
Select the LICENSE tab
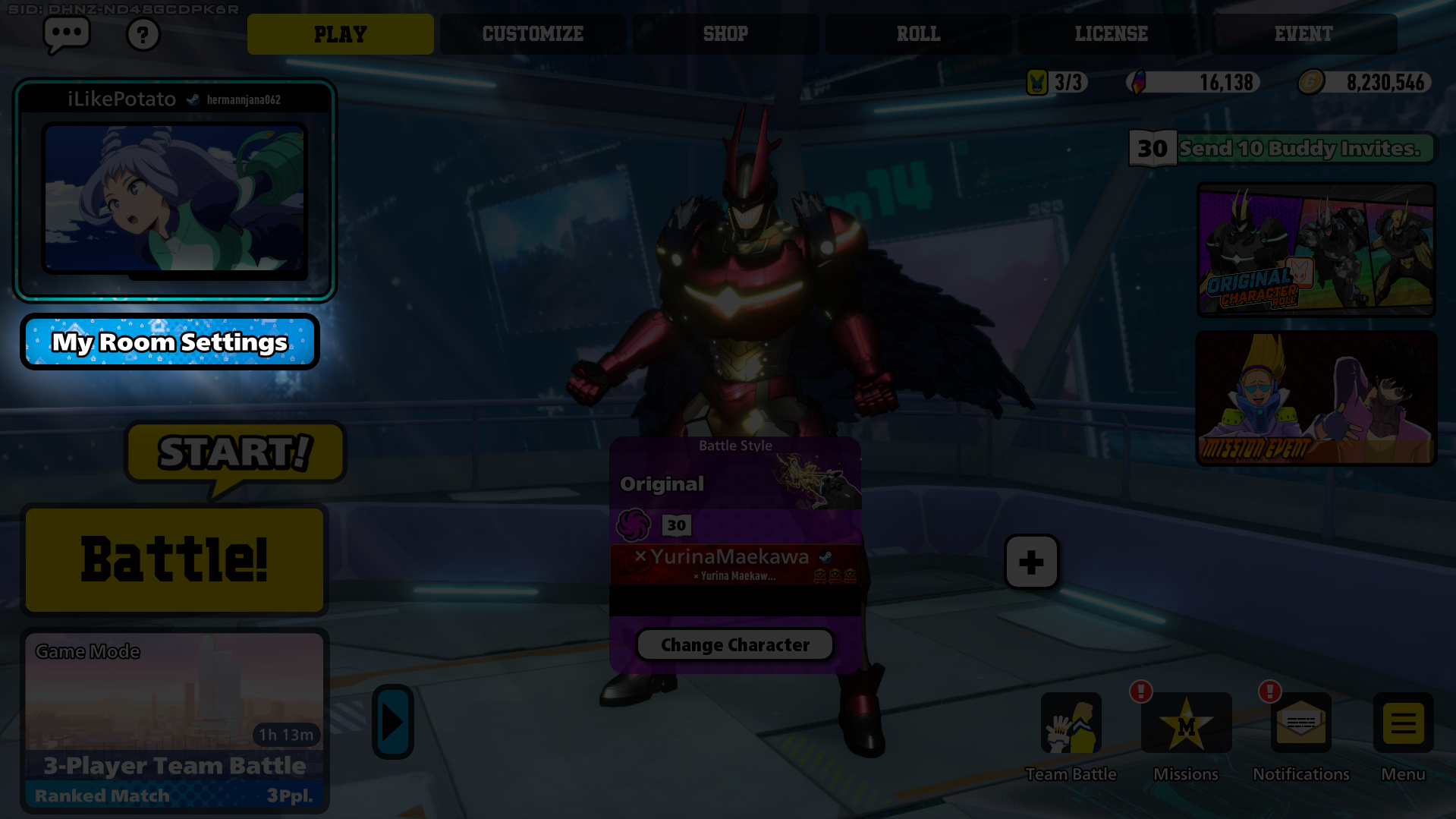[1111, 34]
